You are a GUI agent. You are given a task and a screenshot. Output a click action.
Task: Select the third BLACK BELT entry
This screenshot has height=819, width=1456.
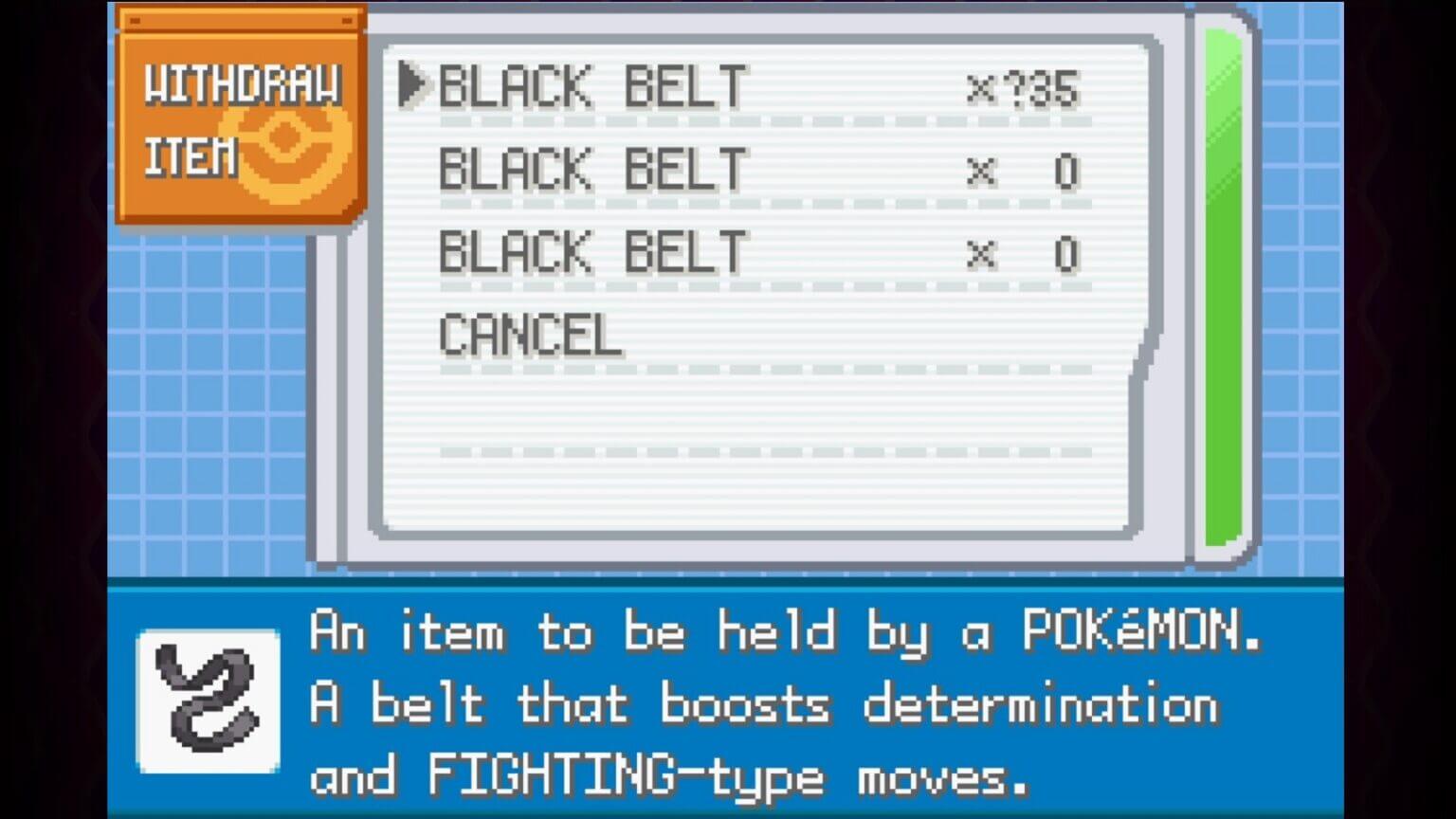pyautogui.click(x=592, y=252)
